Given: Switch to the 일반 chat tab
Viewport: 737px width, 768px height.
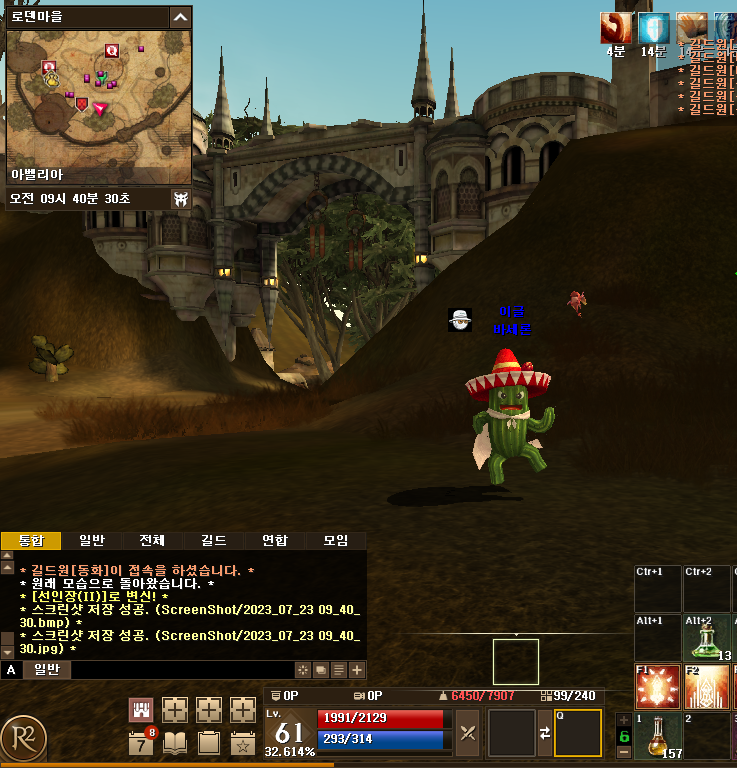Looking at the screenshot, I should pyautogui.click(x=92, y=541).
